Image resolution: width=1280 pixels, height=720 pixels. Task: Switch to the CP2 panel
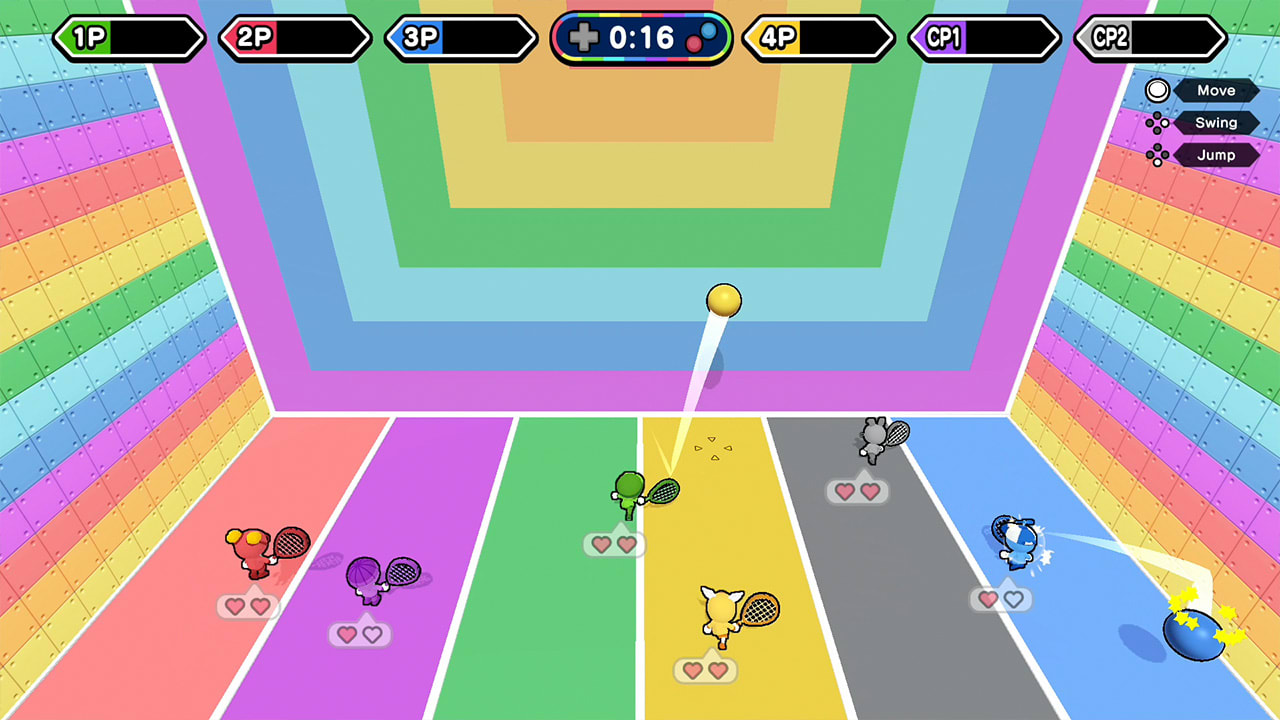(1147, 38)
